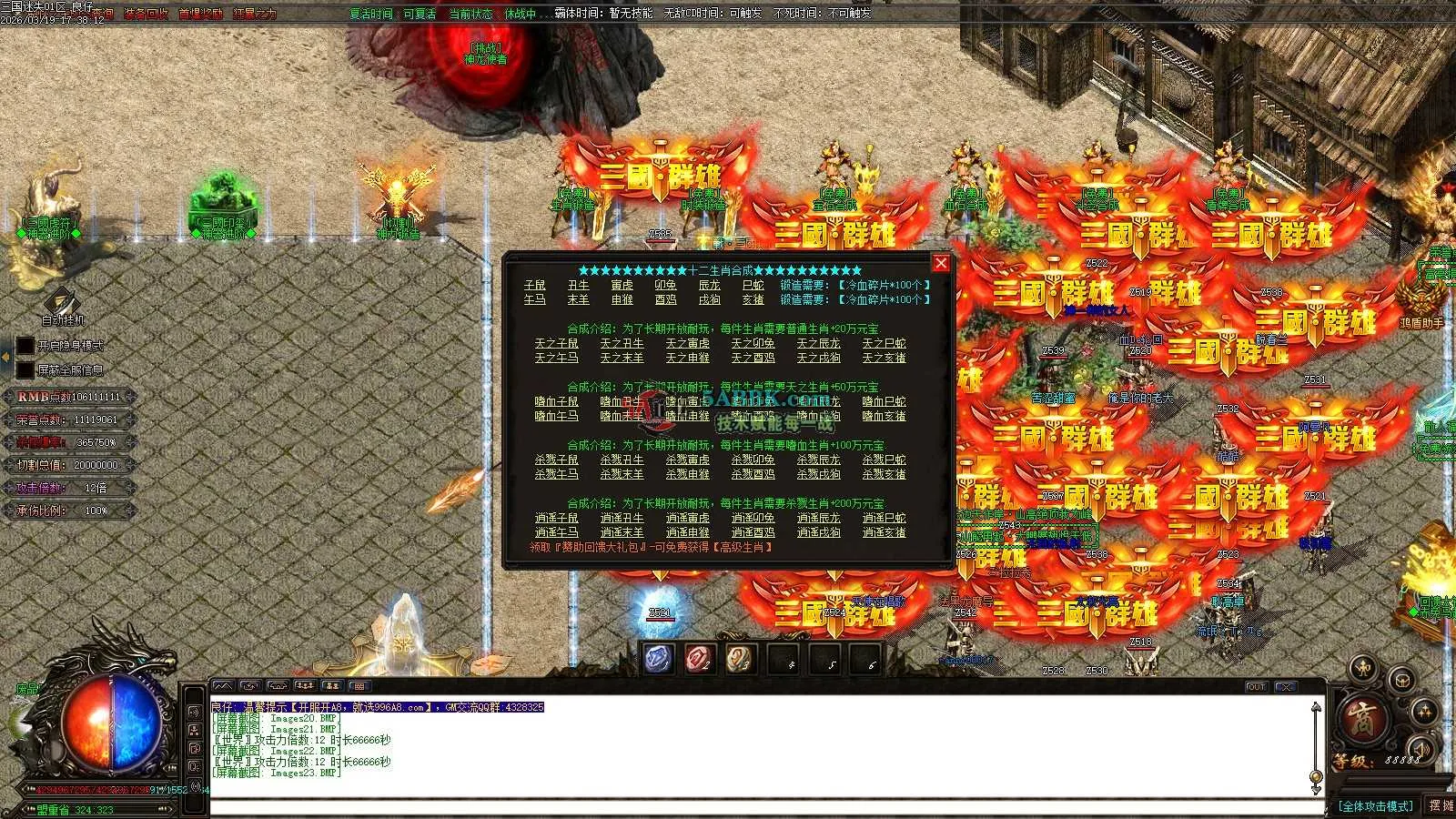Choose the 嗜血巳蛇 synthesis link
Viewport: 1456px width, 819px height.
click(884, 402)
